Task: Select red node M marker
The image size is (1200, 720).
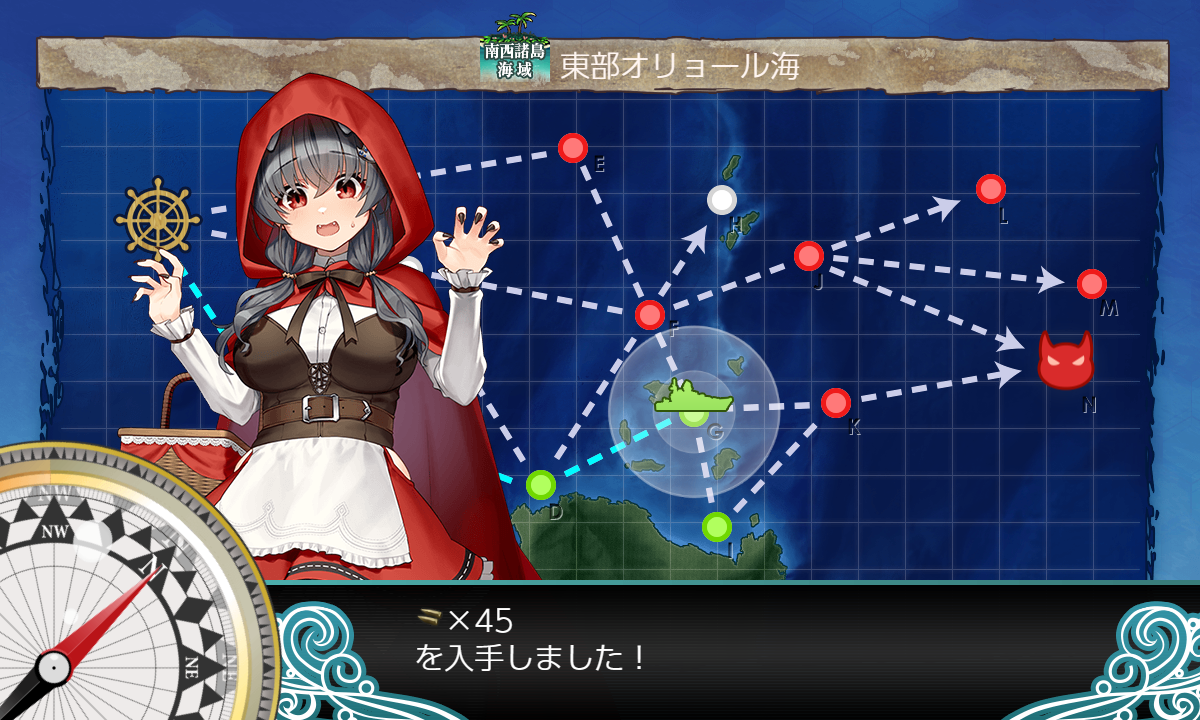Action: tap(1091, 284)
